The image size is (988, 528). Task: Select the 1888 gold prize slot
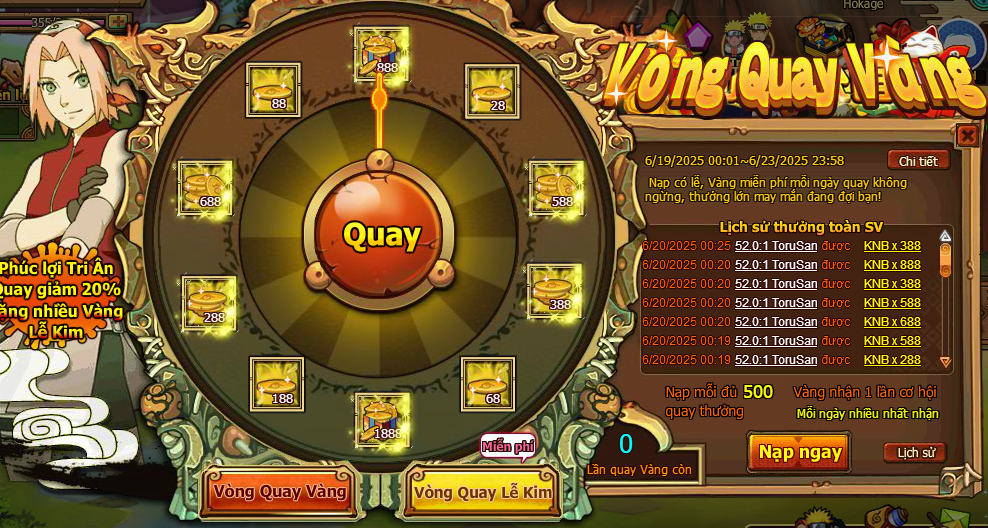[381, 420]
